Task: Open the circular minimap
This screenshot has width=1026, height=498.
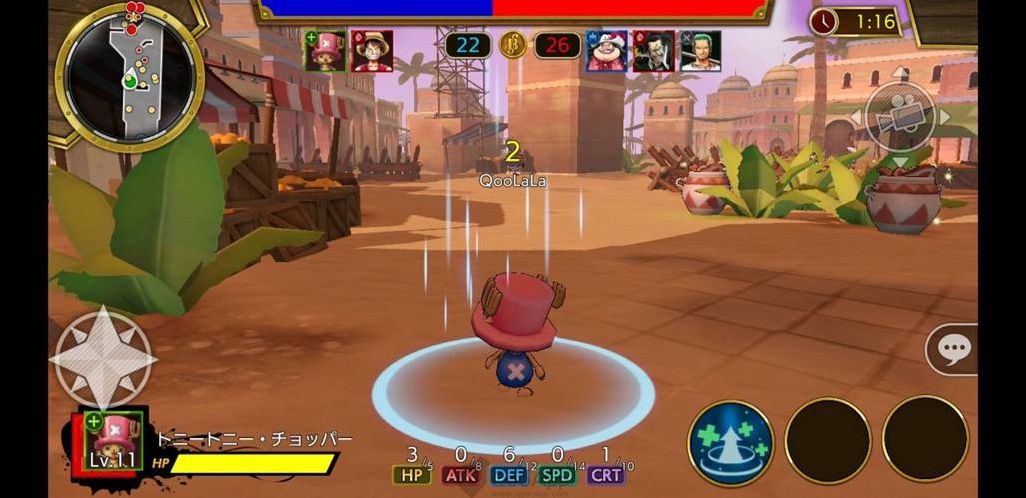Action: (x=130, y=76)
